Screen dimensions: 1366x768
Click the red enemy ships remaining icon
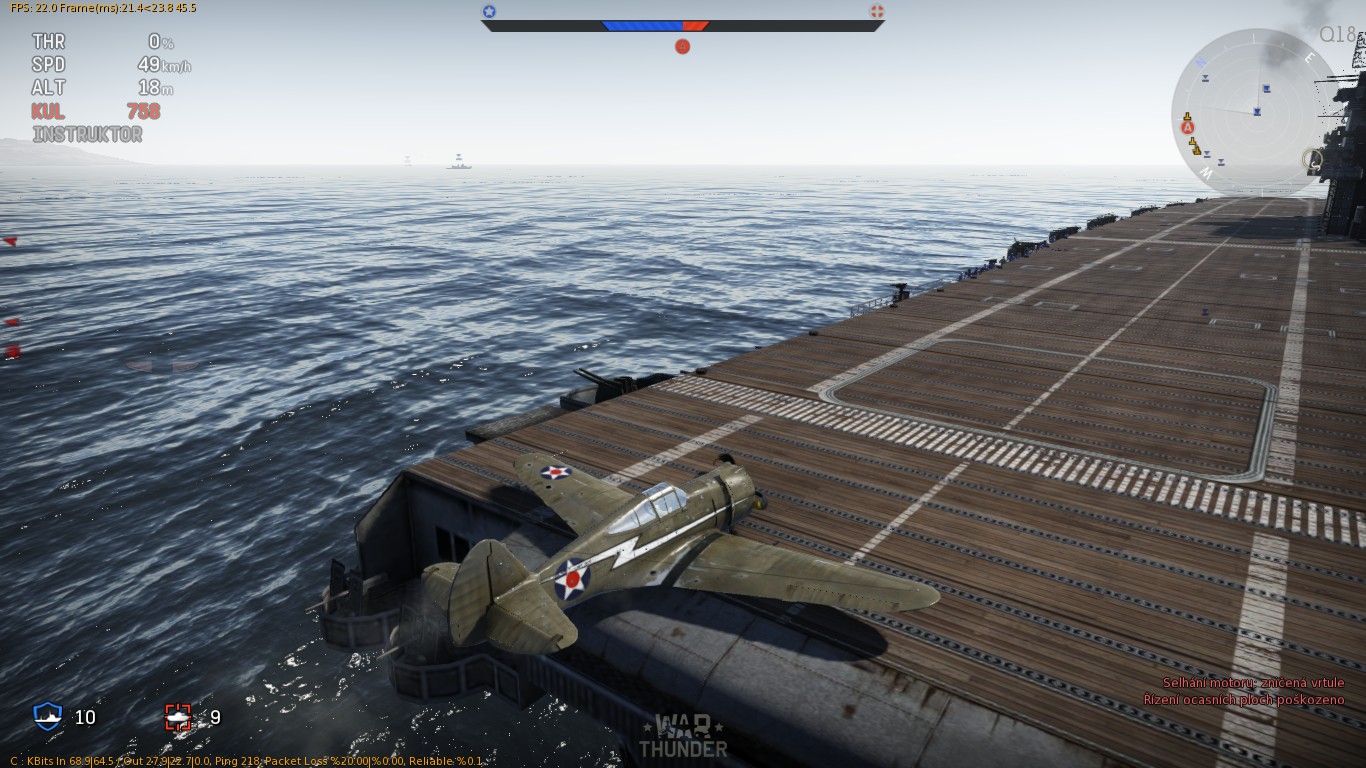pyautogui.click(x=178, y=717)
